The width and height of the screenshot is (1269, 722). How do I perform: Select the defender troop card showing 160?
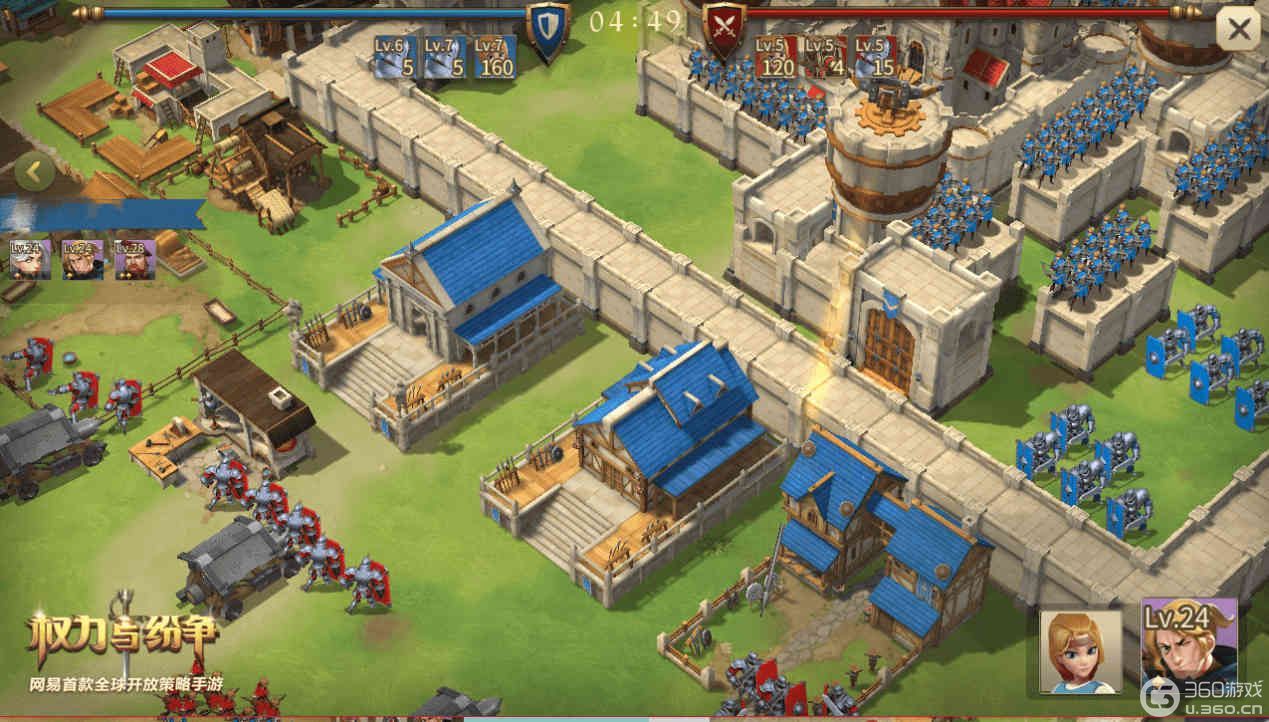(x=494, y=58)
